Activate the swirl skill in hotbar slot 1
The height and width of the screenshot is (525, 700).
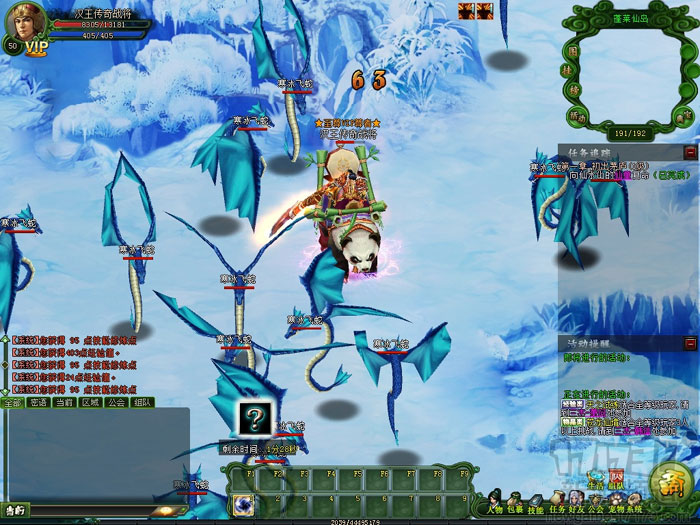click(243, 505)
